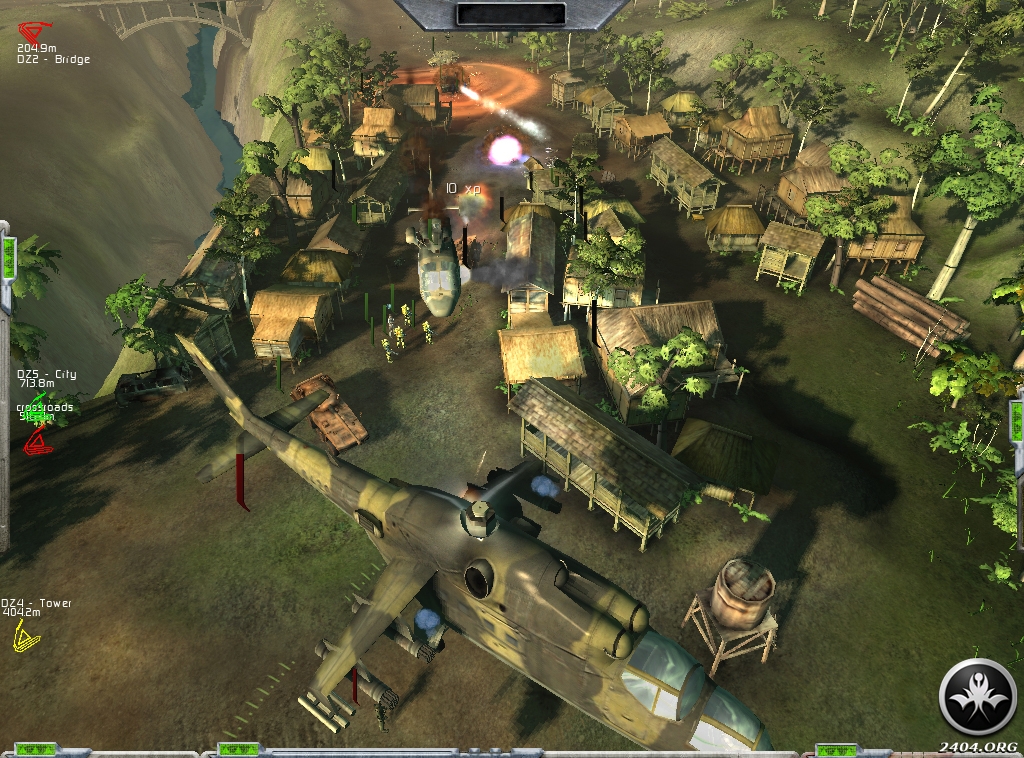This screenshot has height=758, width=1024.
Task: Choose the yellow DZ4 - Tower waypoint marker
Action: point(22,636)
